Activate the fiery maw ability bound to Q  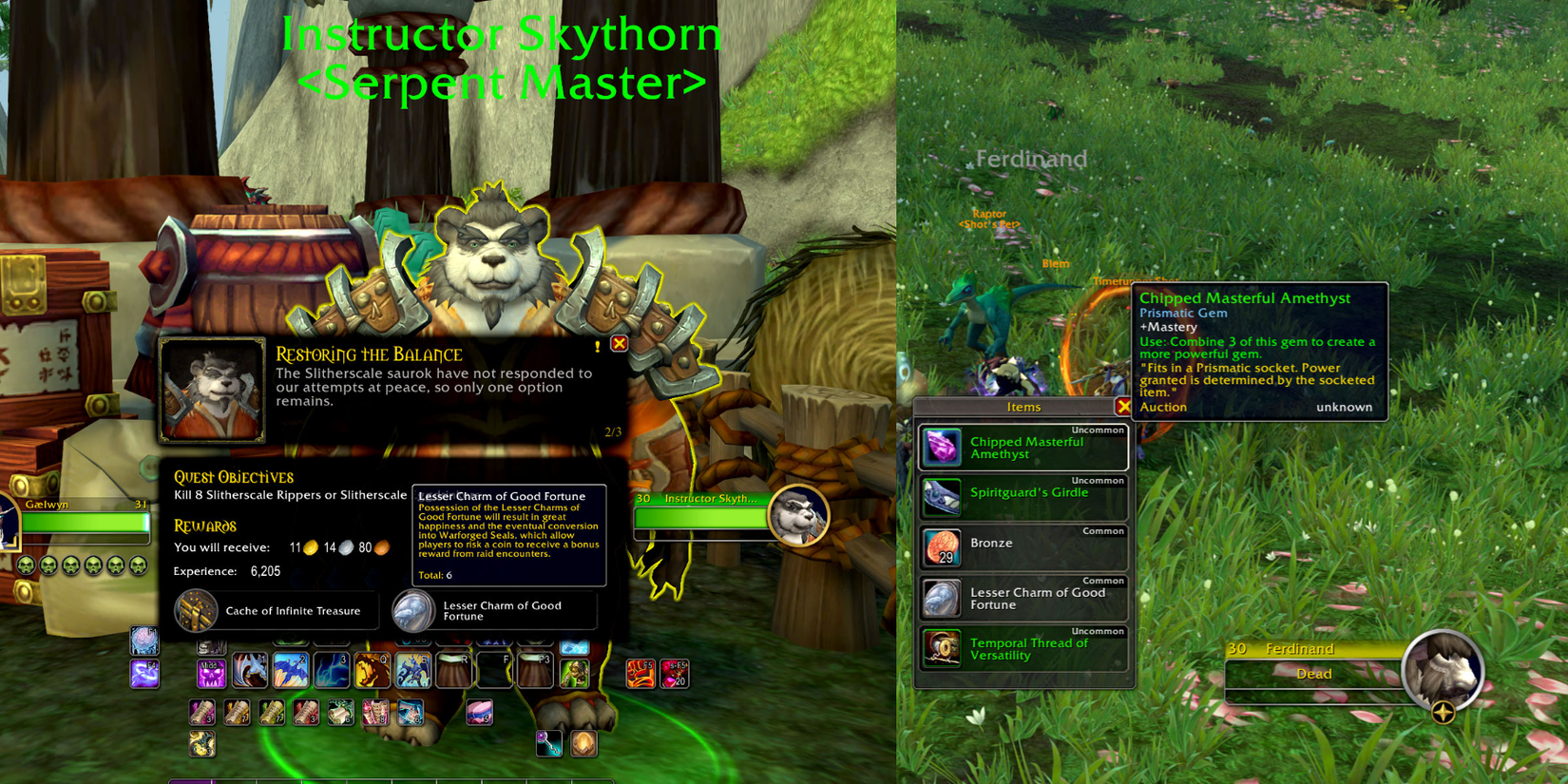372,670
